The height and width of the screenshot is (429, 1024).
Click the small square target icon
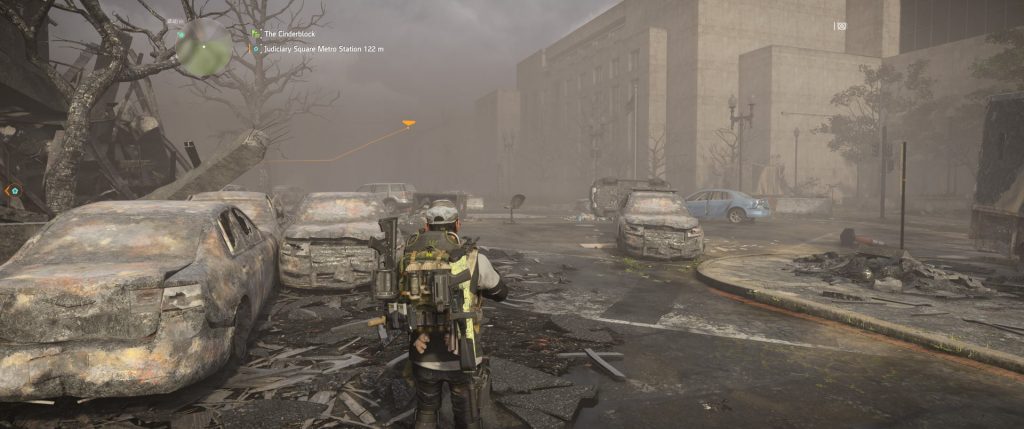click(x=841, y=26)
